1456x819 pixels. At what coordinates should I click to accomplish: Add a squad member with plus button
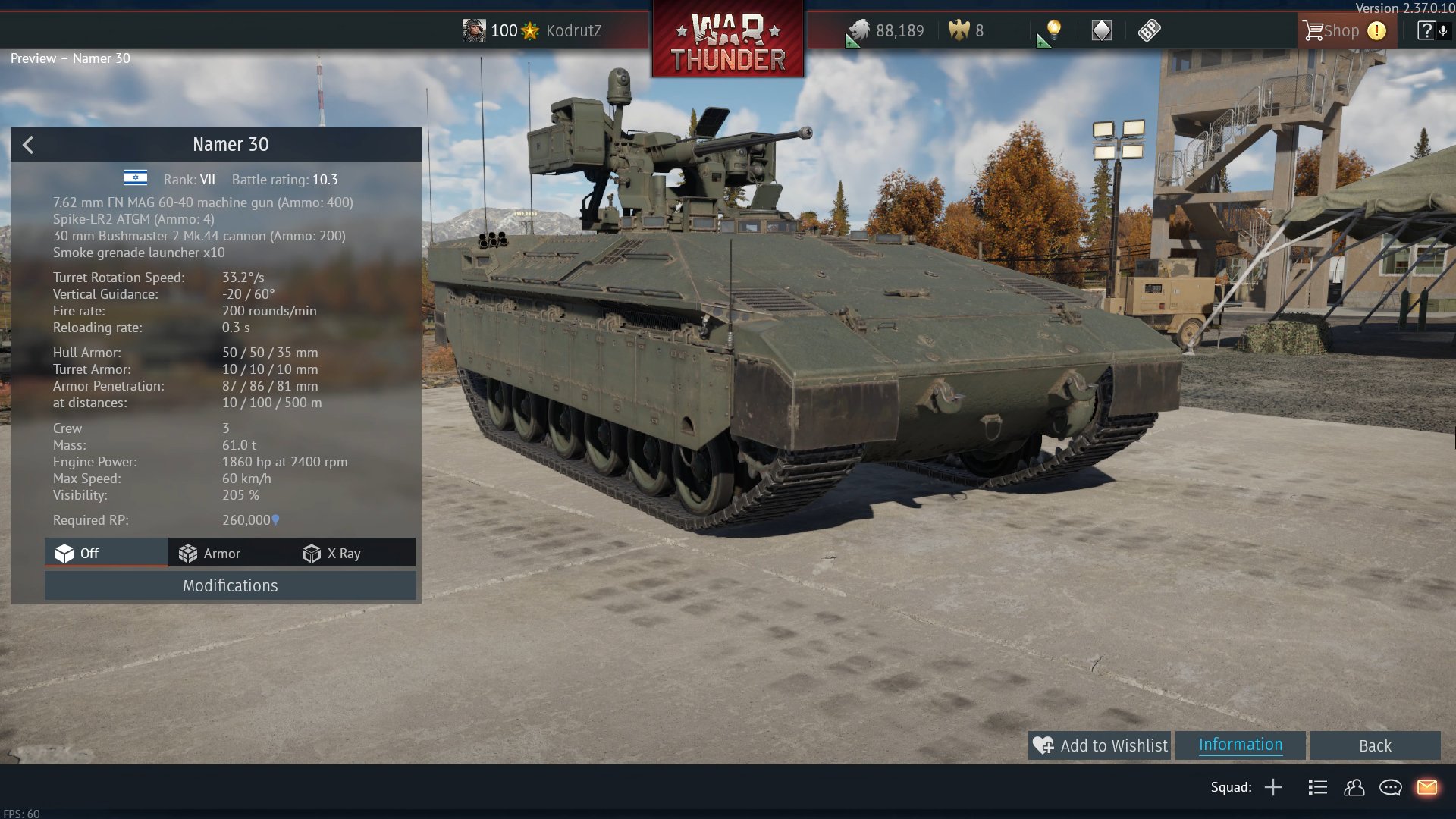[x=1273, y=787]
